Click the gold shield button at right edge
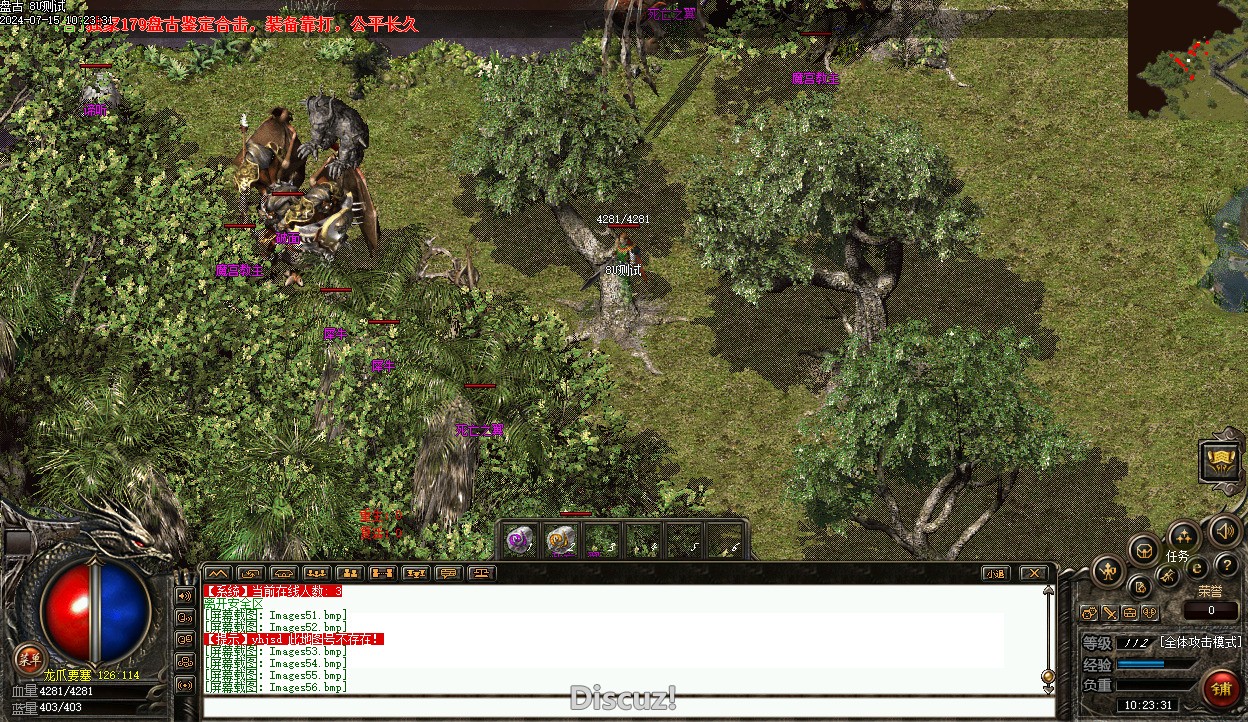Image resolution: width=1248 pixels, height=722 pixels. coord(1221,461)
